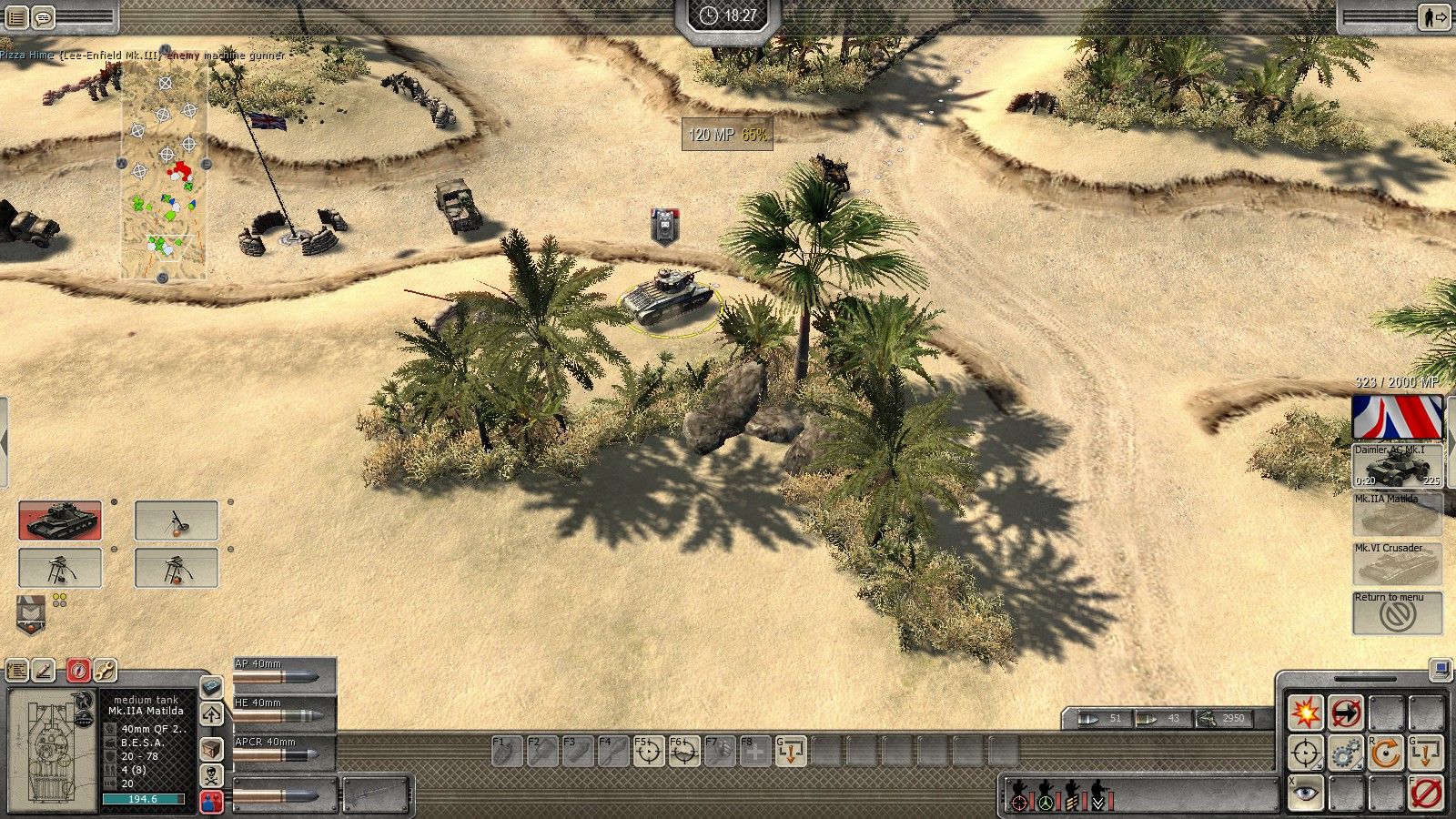Image resolution: width=1456 pixels, height=819 pixels.
Task: Activate the red cancel order button
Action: (x=1426, y=794)
